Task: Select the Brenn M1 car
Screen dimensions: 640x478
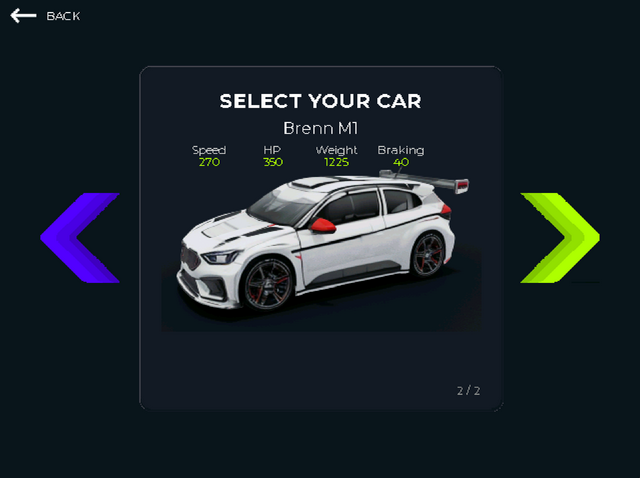Action: click(320, 240)
